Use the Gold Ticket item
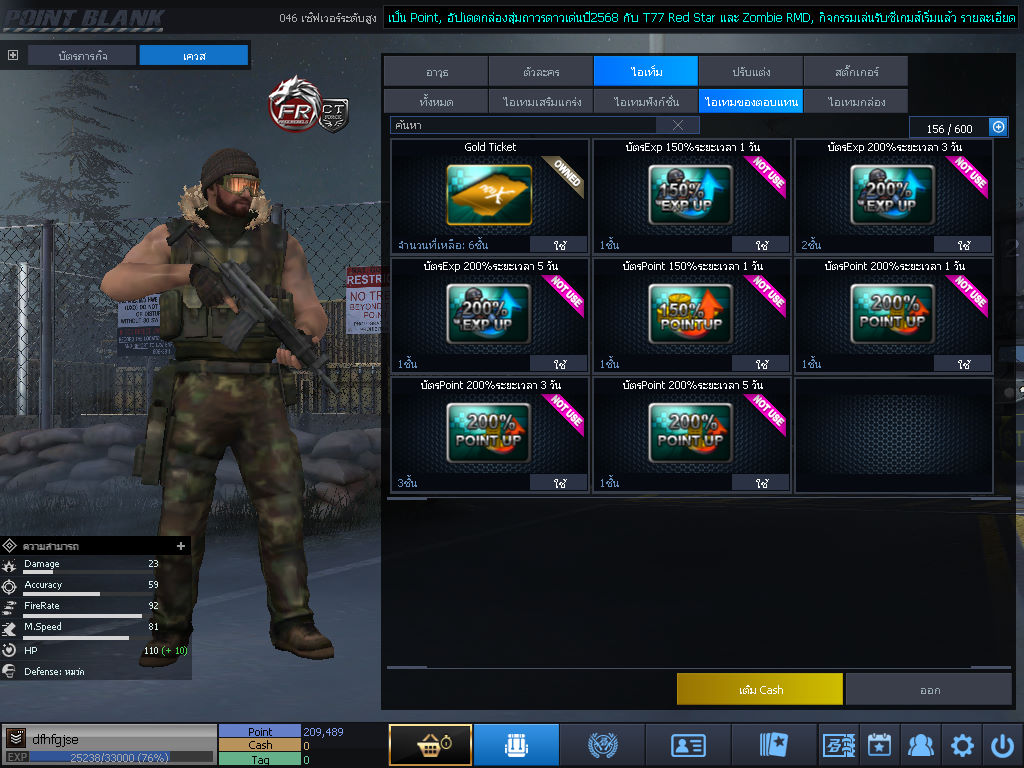The height and width of the screenshot is (768, 1024). (562, 245)
